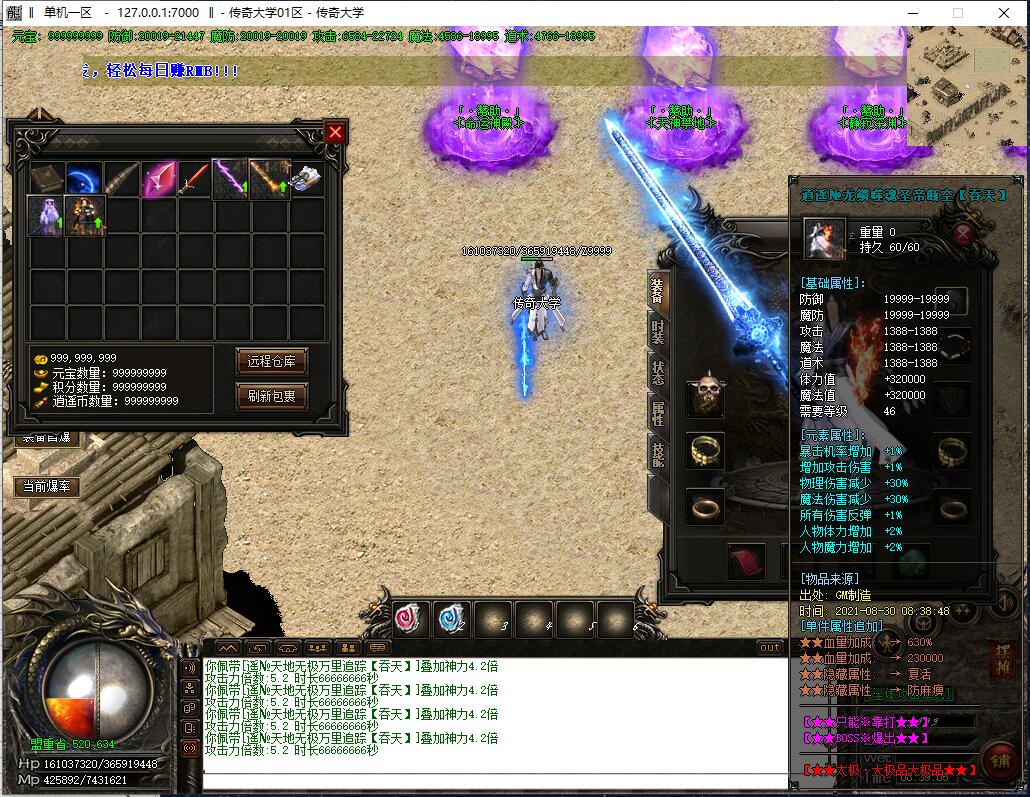Use the blue swirl potion in hotbar

(x=451, y=619)
